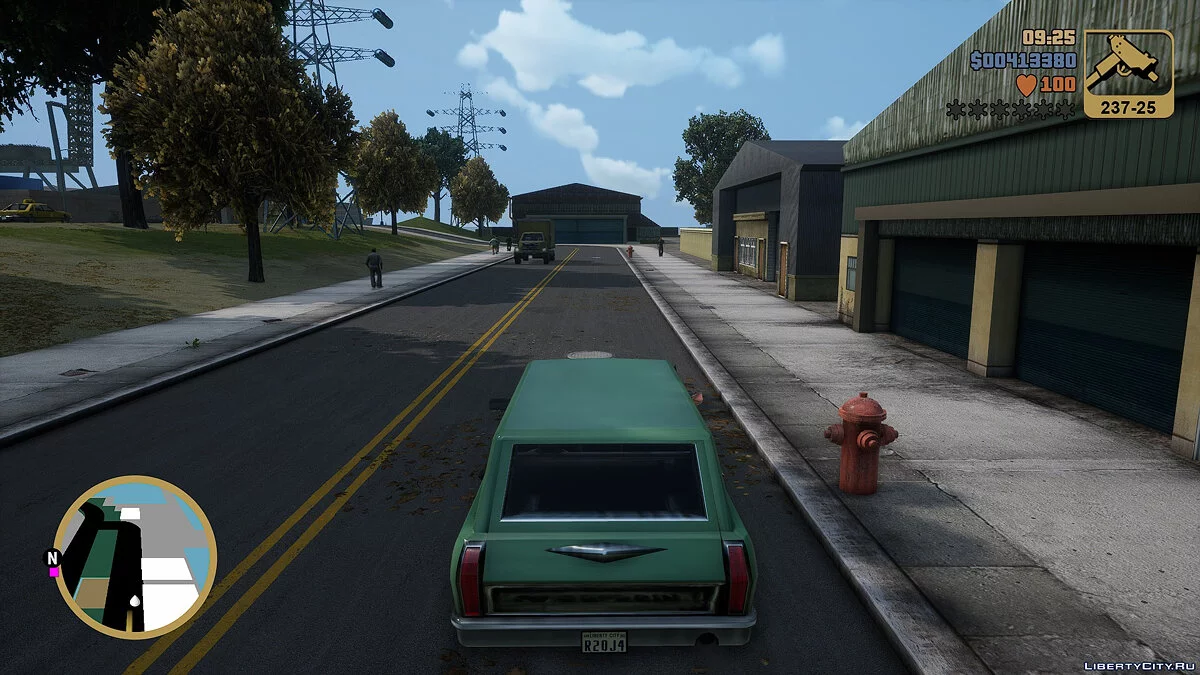
Task: Click the circular radar minimap
Action: click(134, 557)
